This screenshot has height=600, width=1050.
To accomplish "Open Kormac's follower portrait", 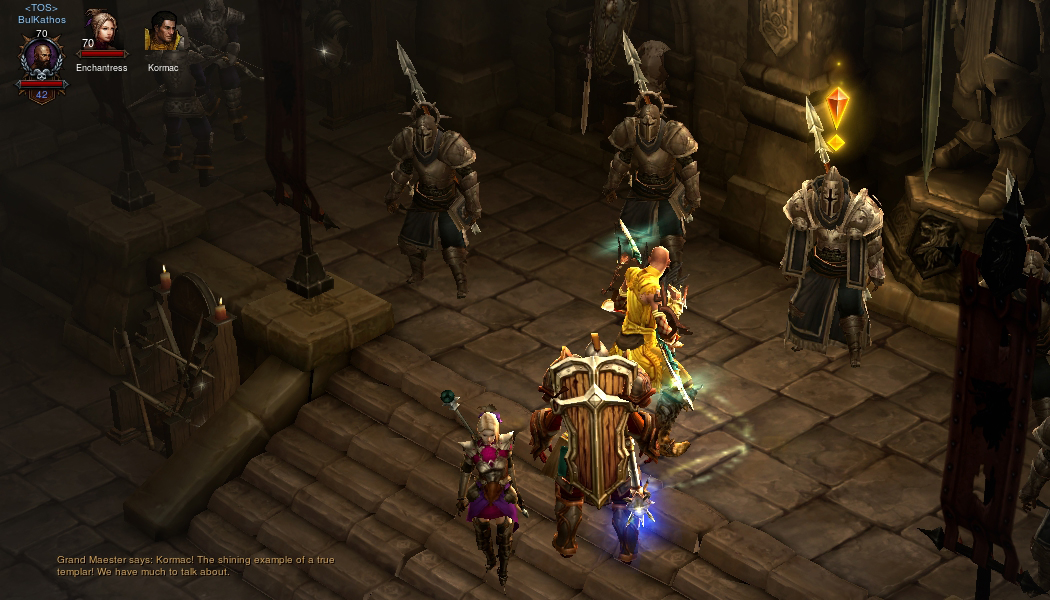I will 162,33.
